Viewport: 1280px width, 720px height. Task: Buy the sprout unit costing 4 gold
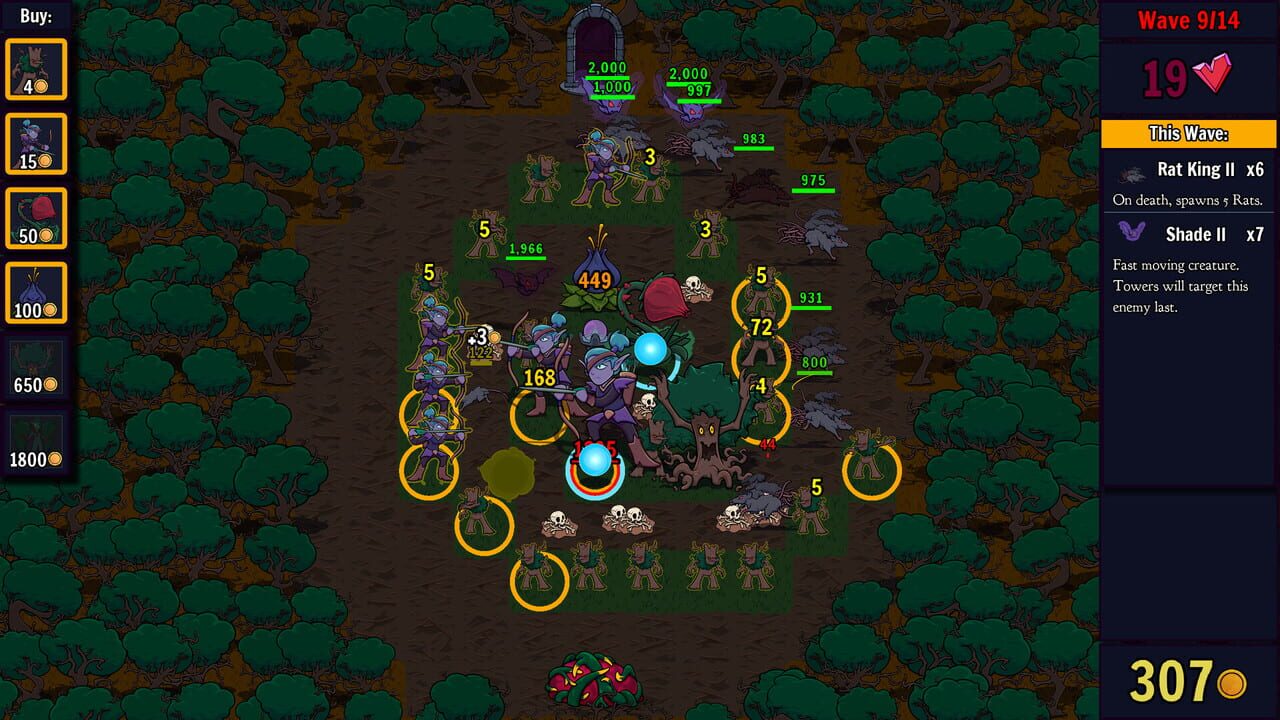coord(37,68)
